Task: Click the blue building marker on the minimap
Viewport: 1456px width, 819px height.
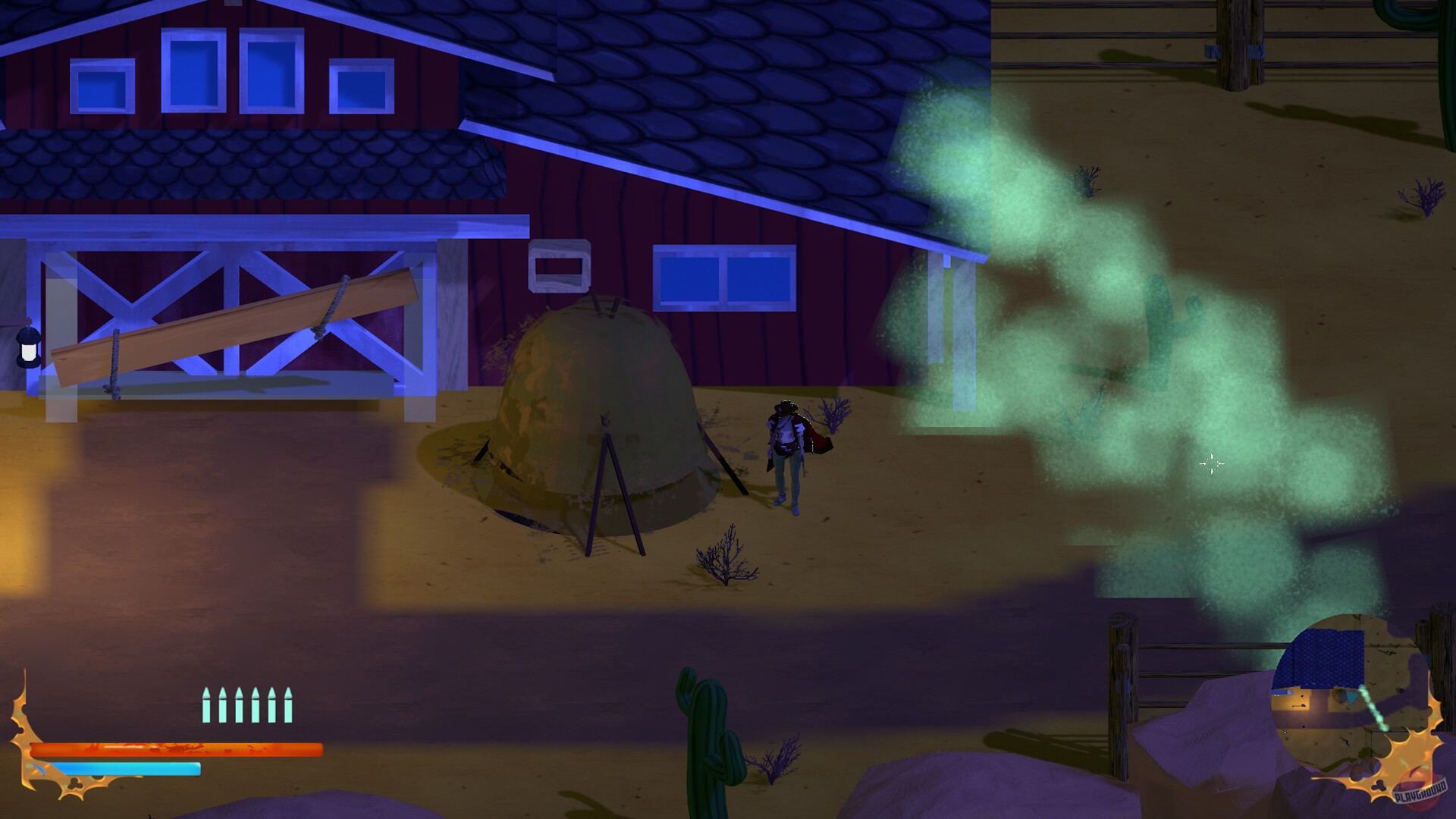Action: click(1323, 656)
